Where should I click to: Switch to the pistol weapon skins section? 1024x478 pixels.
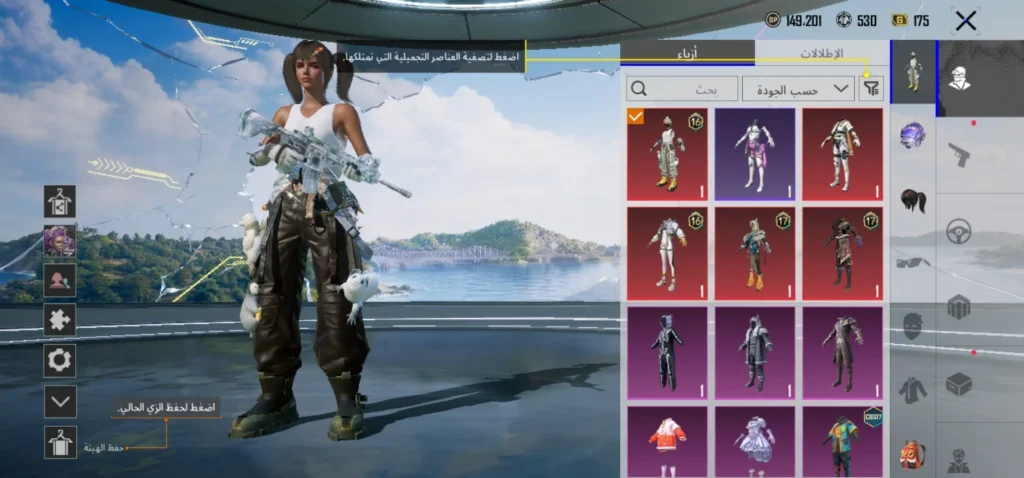pyautogui.click(x=959, y=153)
